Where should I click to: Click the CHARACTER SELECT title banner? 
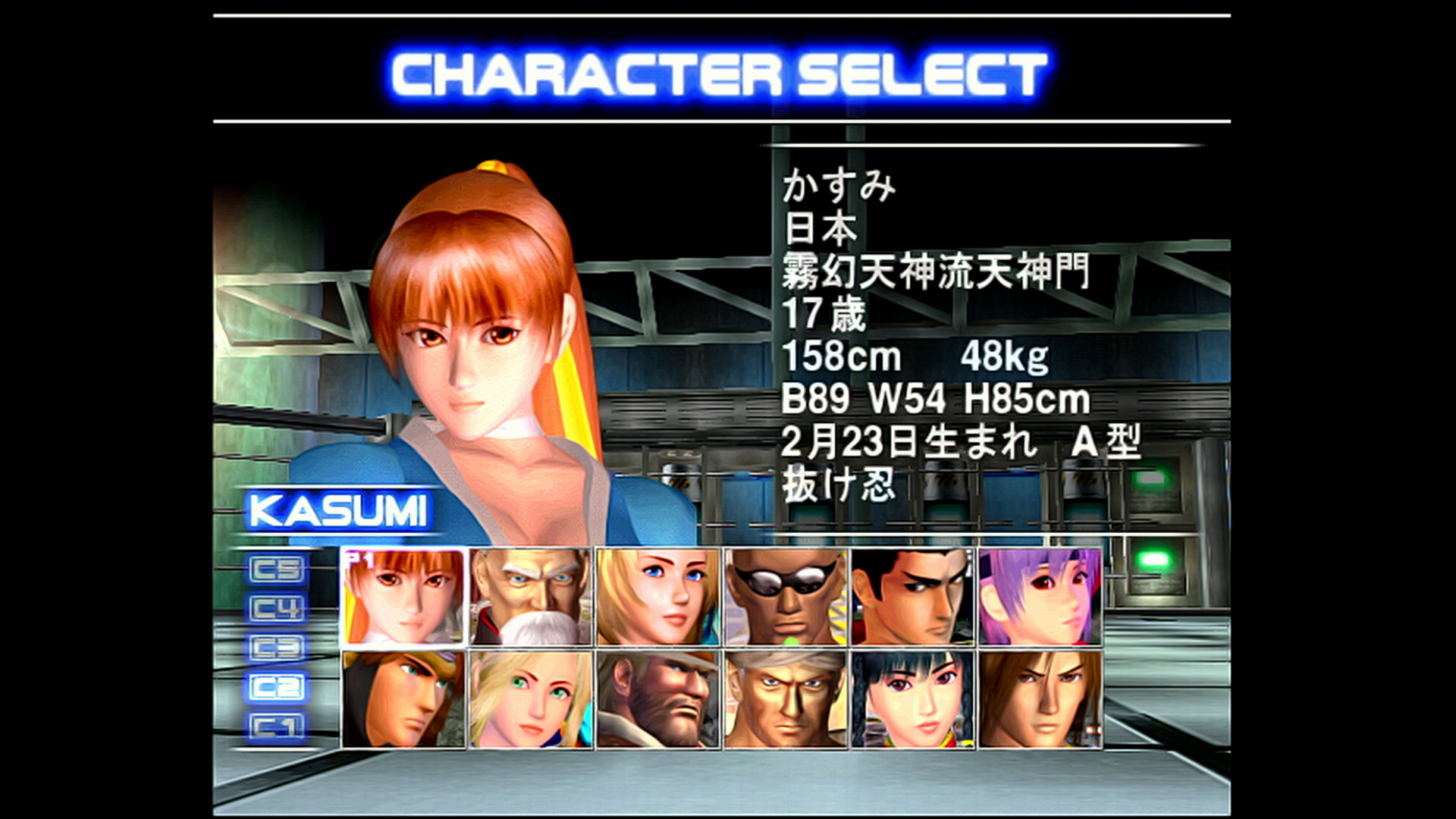720,72
